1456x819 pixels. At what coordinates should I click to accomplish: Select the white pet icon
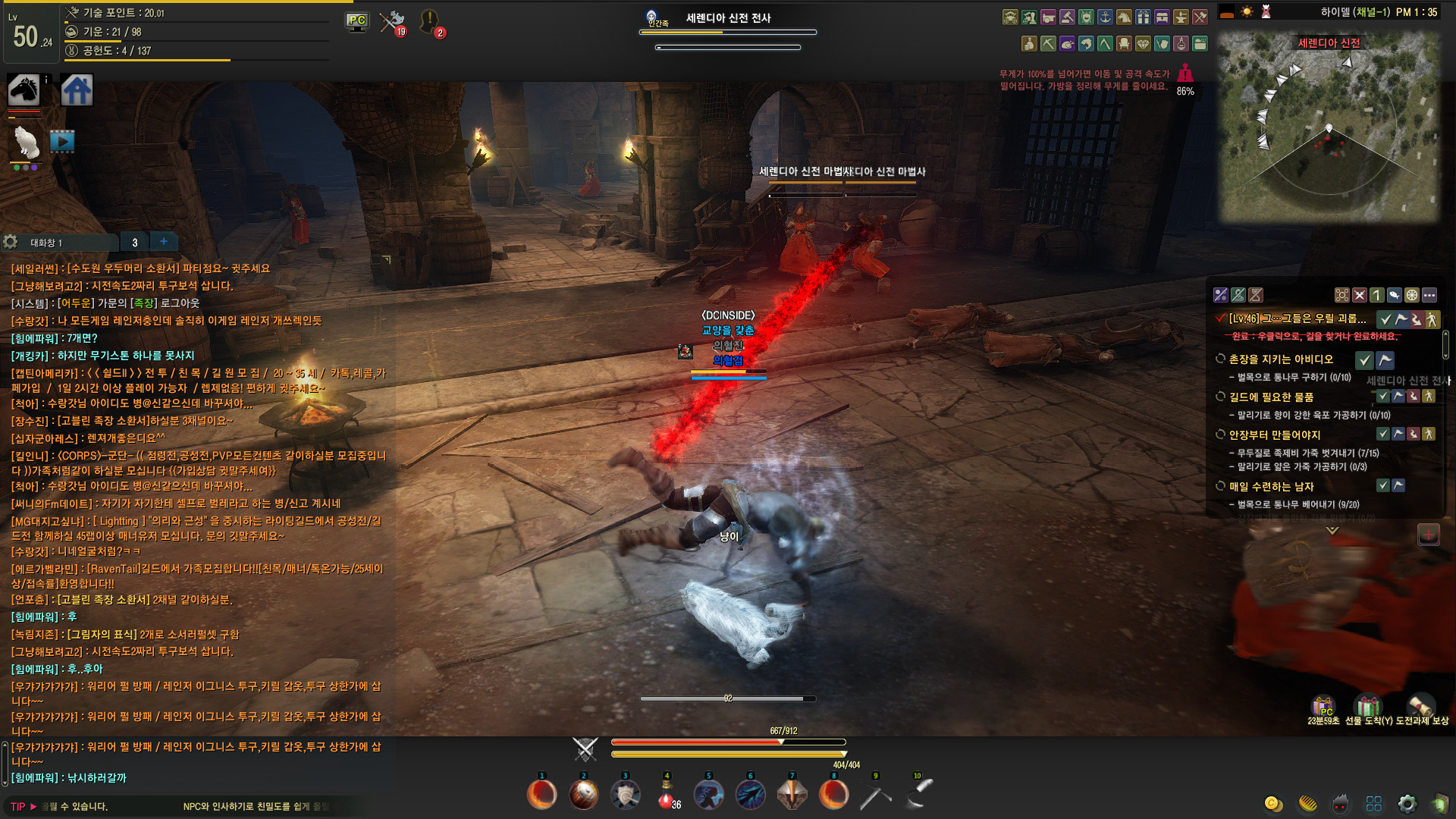(x=27, y=142)
